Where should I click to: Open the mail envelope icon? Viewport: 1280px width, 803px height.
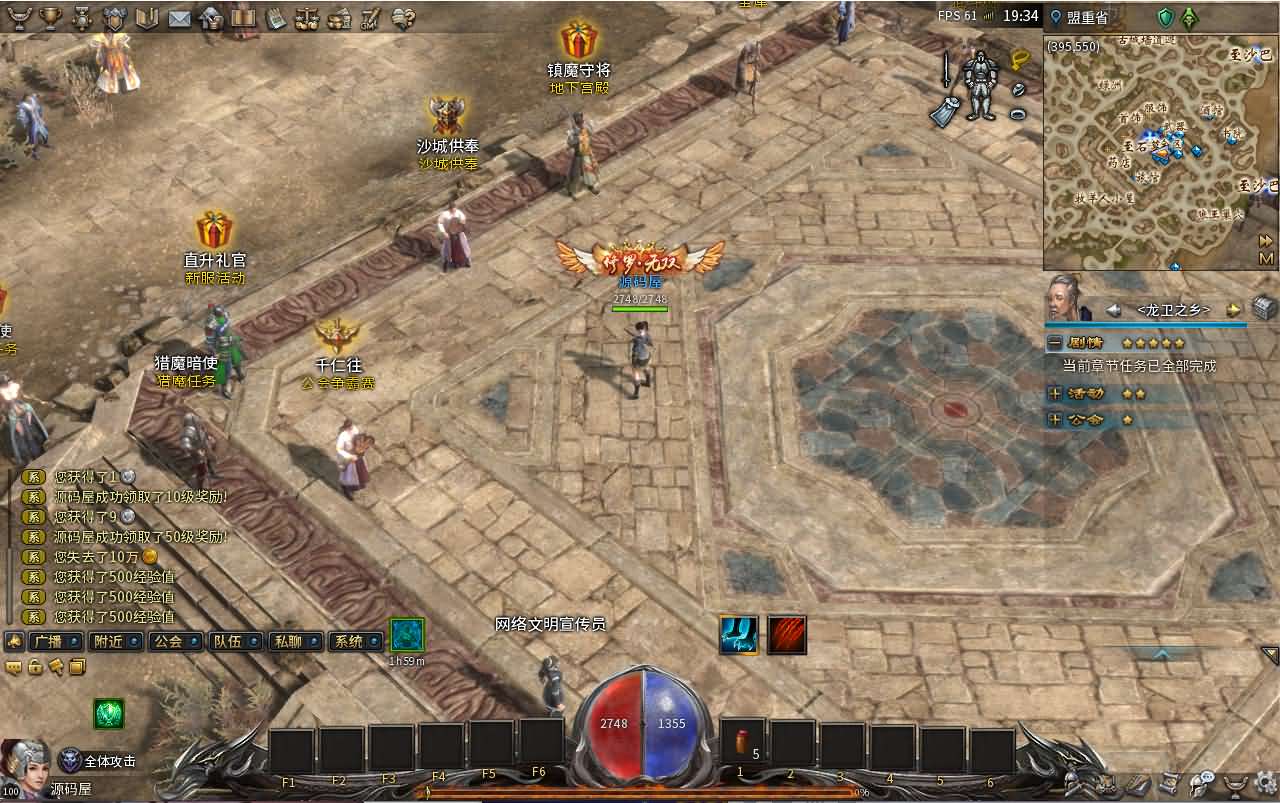179,17
